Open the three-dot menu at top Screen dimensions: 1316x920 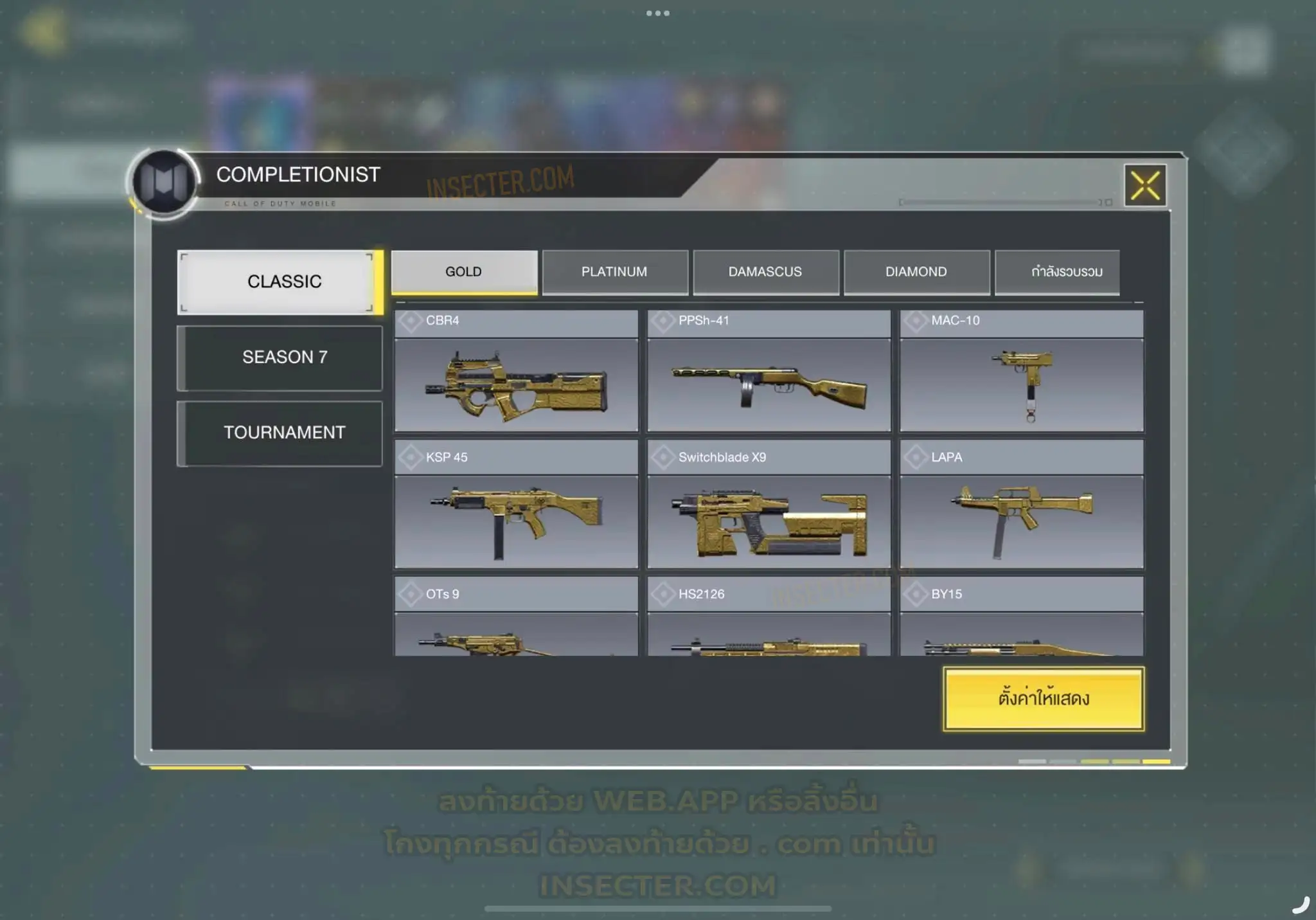pyautogui.click(x=658, y=13)
